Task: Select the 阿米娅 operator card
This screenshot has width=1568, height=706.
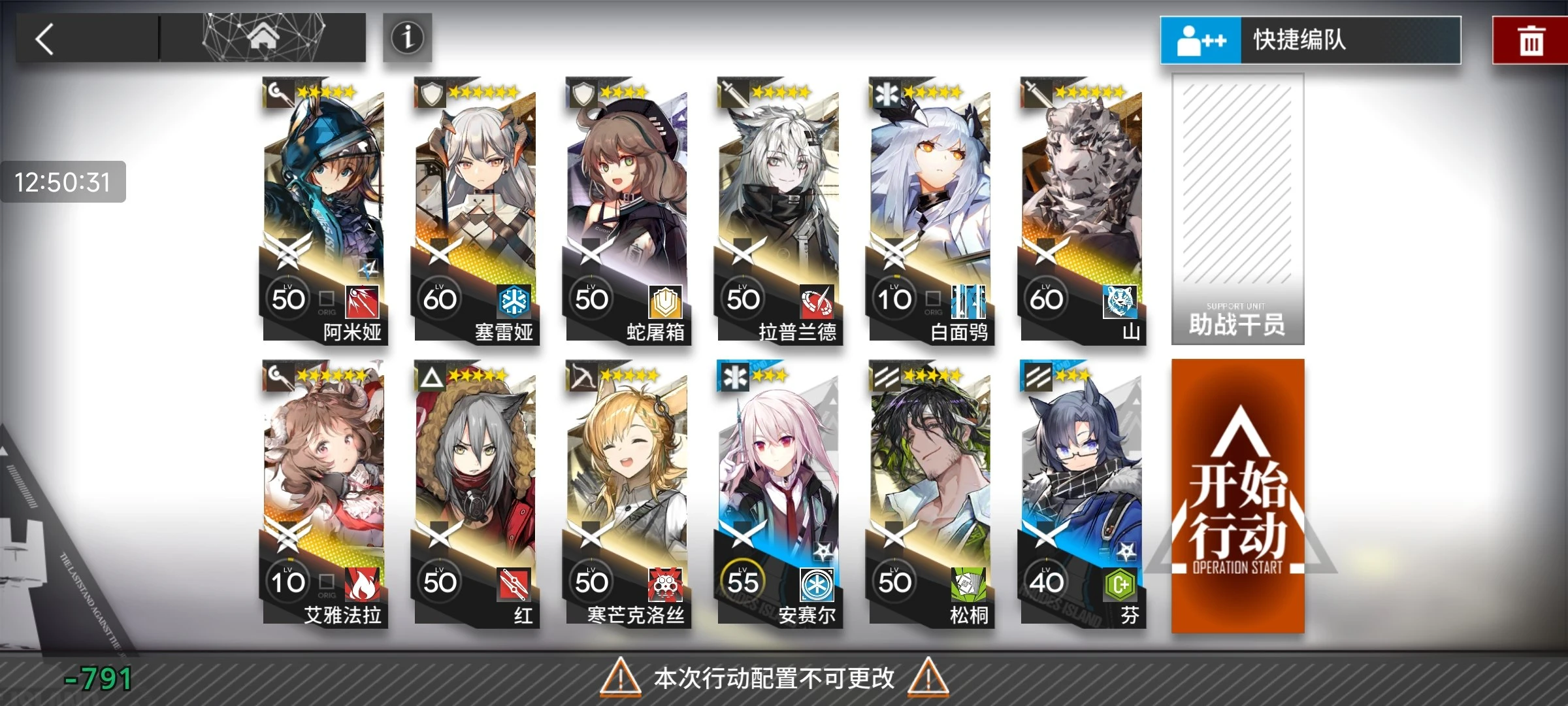Action: [324, 209]
